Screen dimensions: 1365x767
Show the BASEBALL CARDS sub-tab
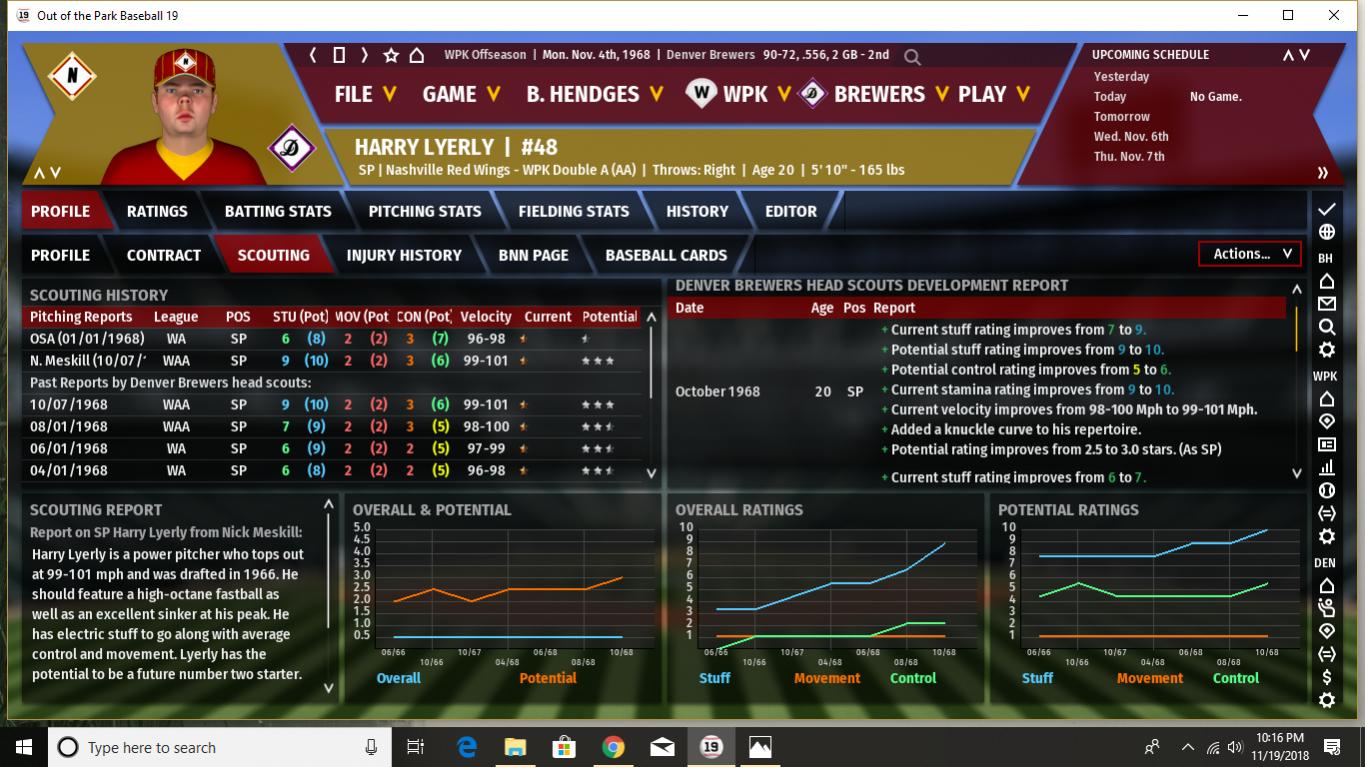pyautogui.click(x=666, y=255)
